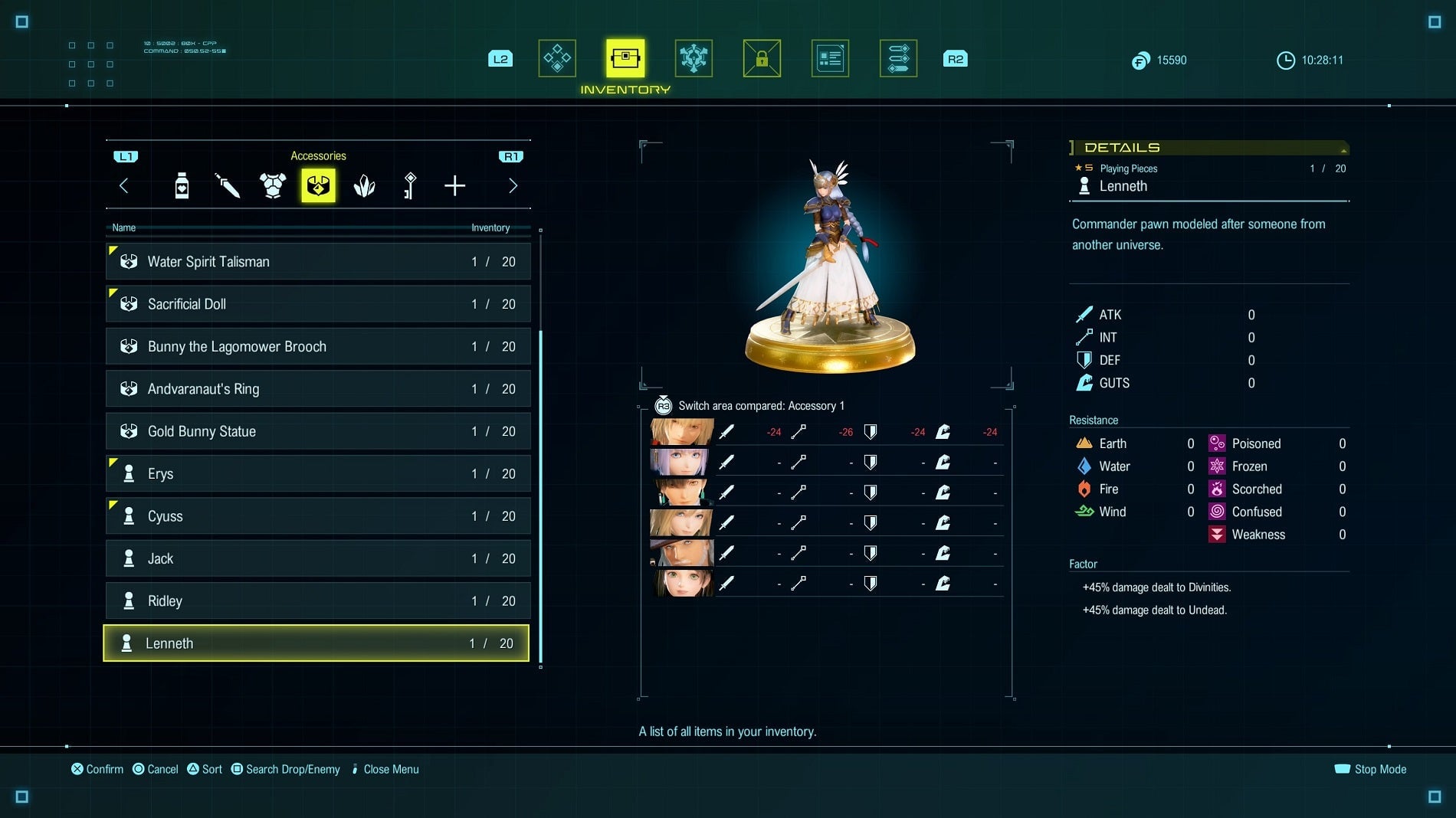
Task: Open the raw crystals category icon
Action: point(364,185)
